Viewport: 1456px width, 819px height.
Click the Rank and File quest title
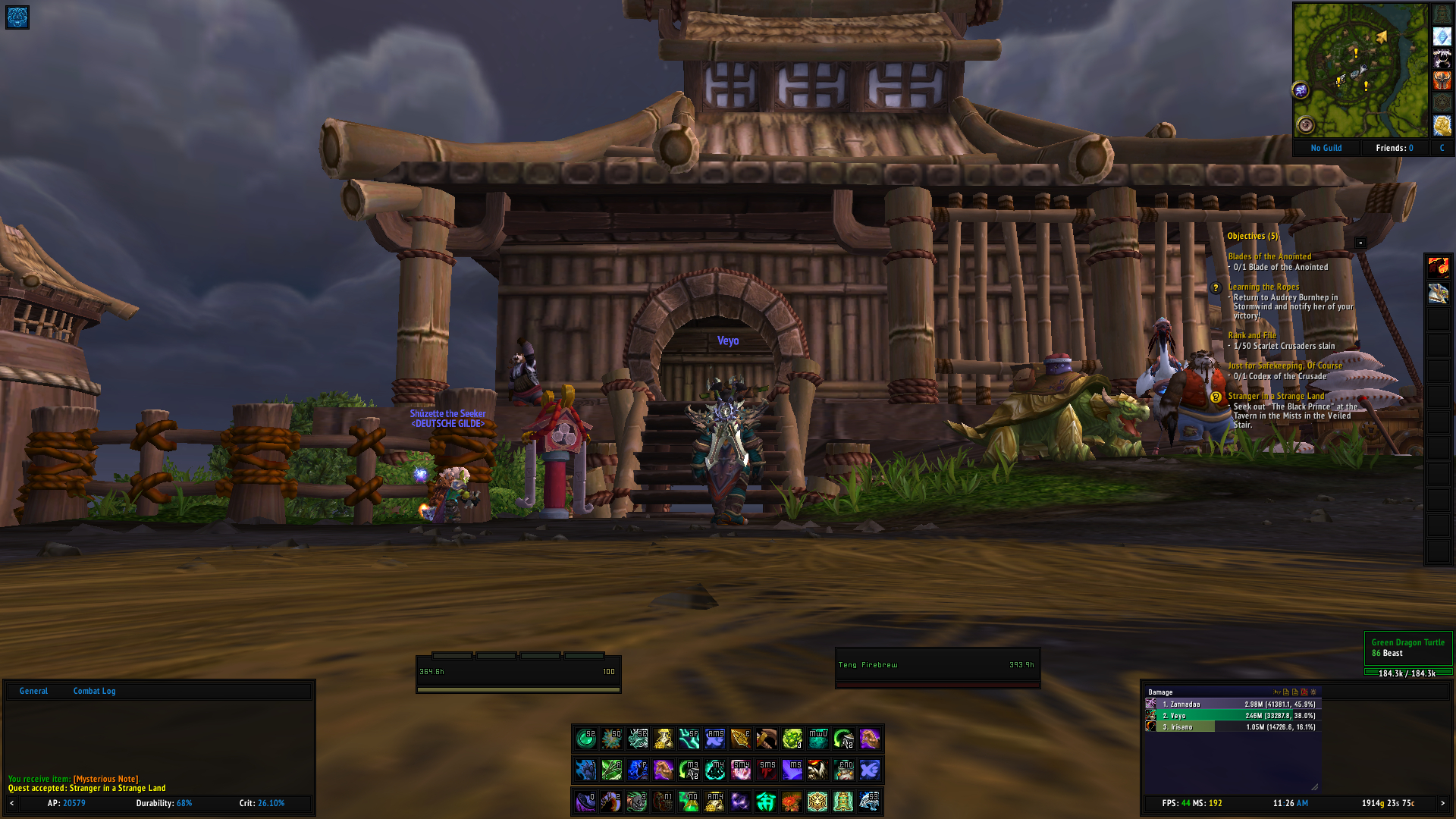1251,335
